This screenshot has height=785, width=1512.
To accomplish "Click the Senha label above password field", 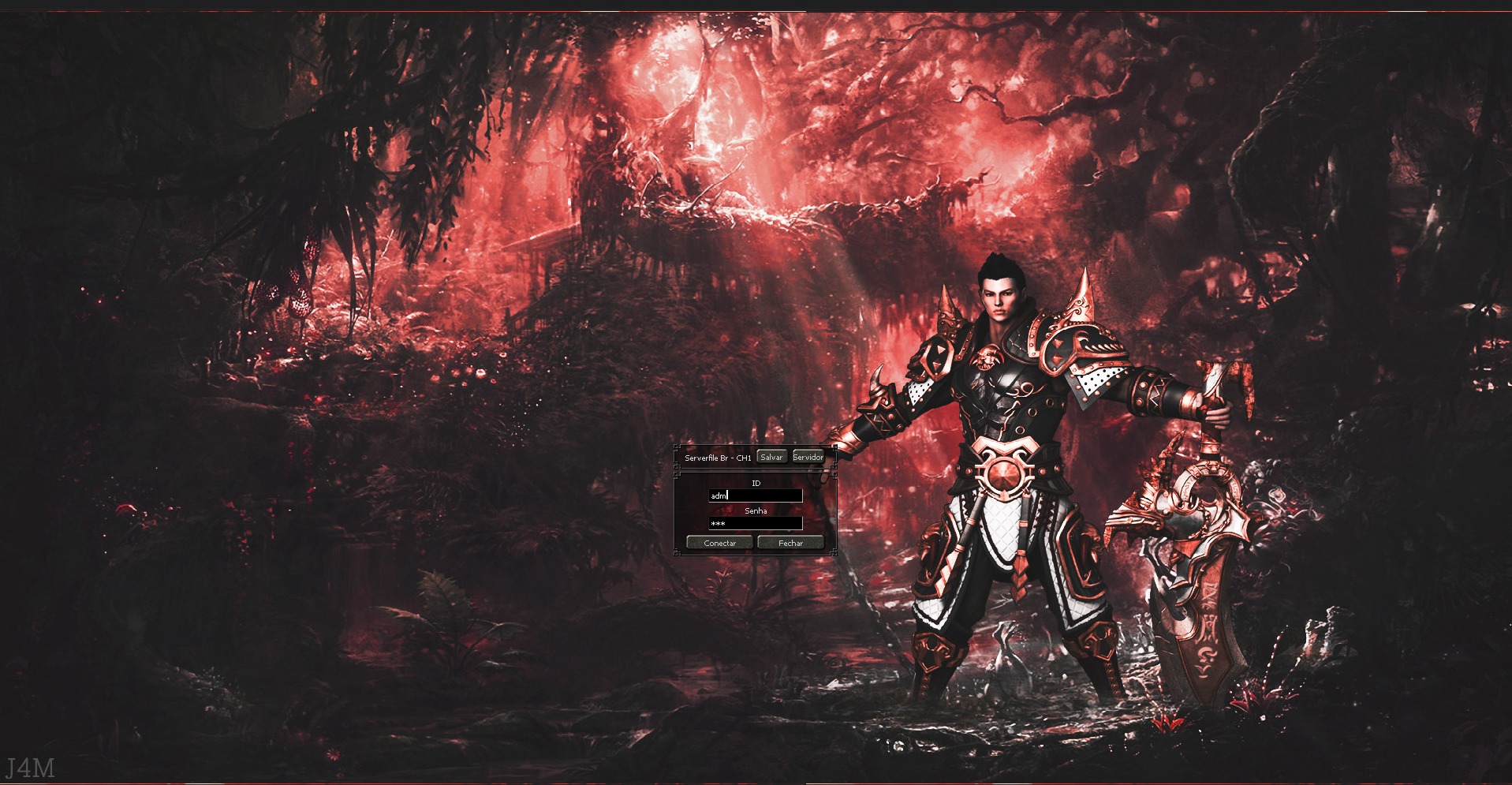I will click(x=756, y=511).
